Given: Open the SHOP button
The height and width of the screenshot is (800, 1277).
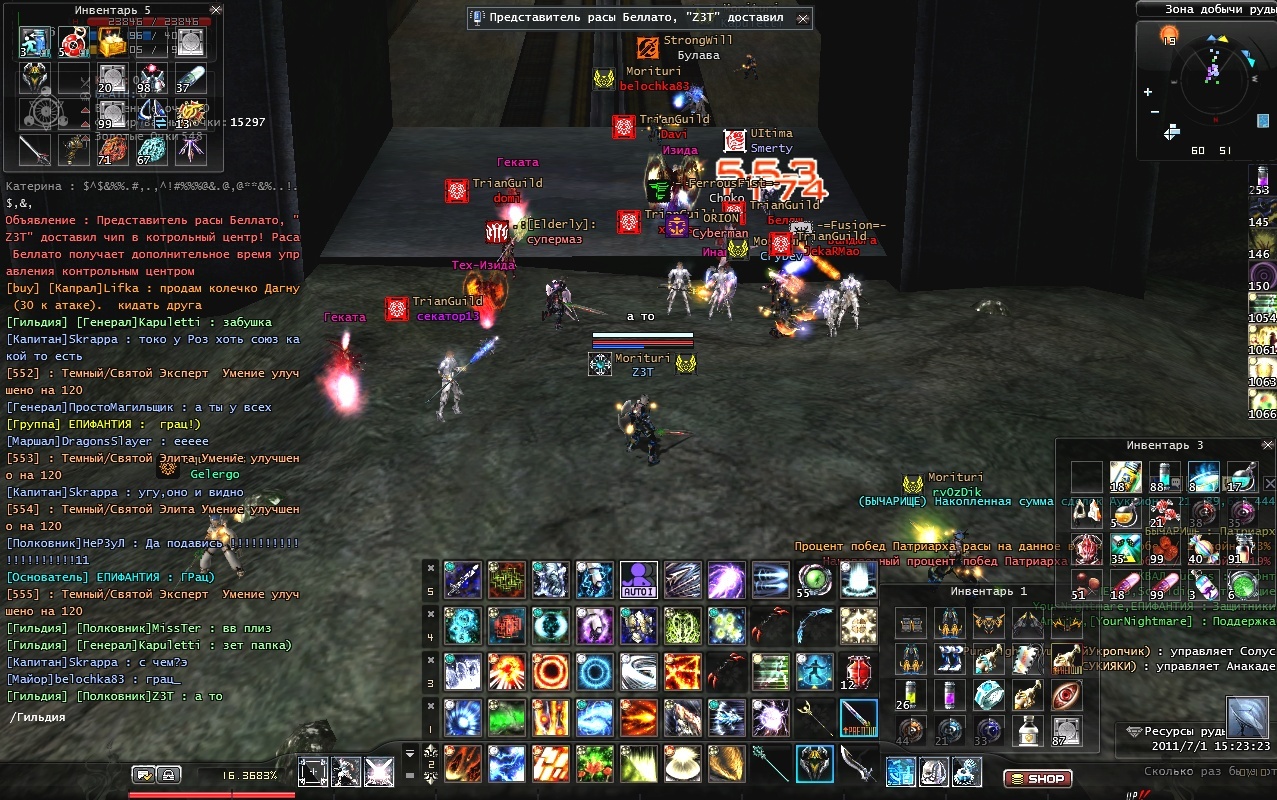Looking at the screenshot, I should tap(1037, 778).
